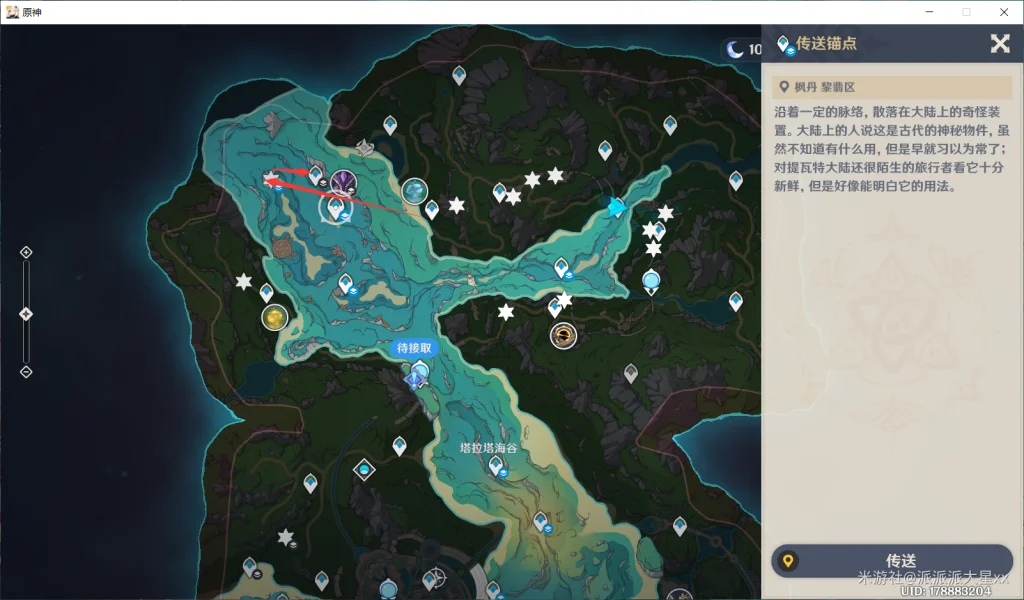This screenshot has height=600, width=1024.
Task: Click the crescent moon icon at top
Action: click(x=736, y=49)
